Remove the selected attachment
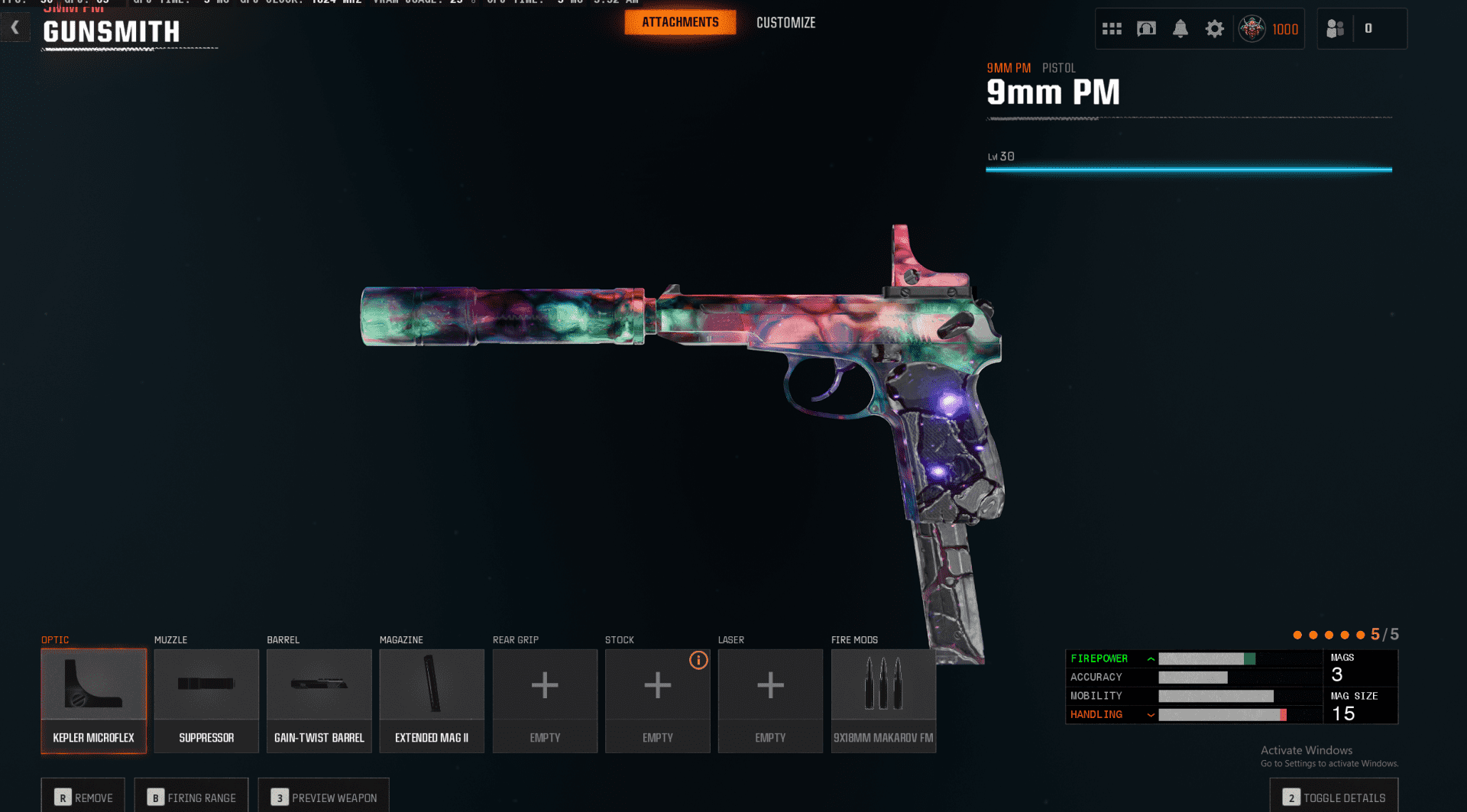Viewport: 1467px width, 812px height. coord(83,797)
